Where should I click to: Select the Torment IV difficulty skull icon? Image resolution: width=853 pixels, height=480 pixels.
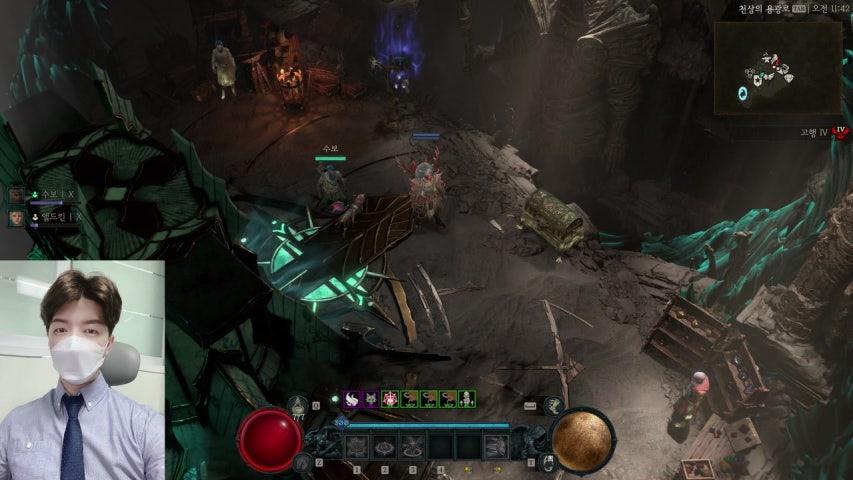(841, 131)
